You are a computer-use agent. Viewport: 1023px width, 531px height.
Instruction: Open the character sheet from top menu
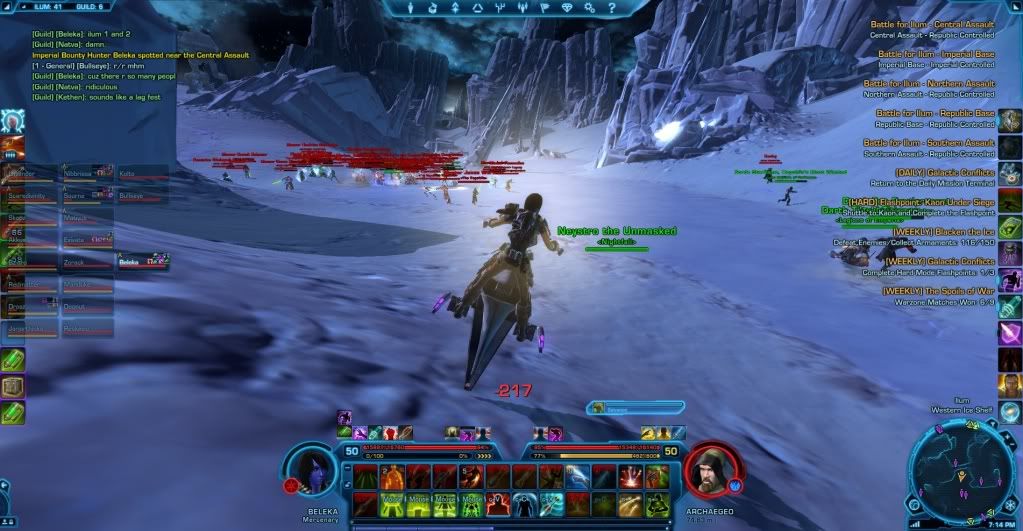pyautogui.click(x=408, y=9)
